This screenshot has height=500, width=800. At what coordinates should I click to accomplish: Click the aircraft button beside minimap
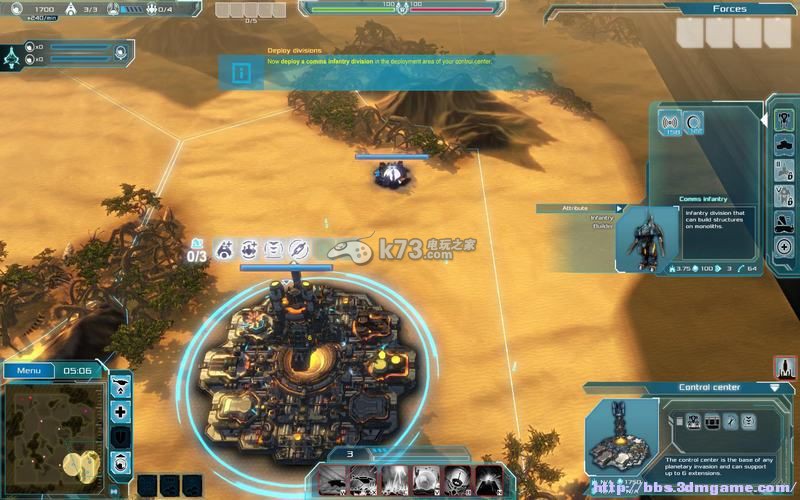tap(121, 385)
